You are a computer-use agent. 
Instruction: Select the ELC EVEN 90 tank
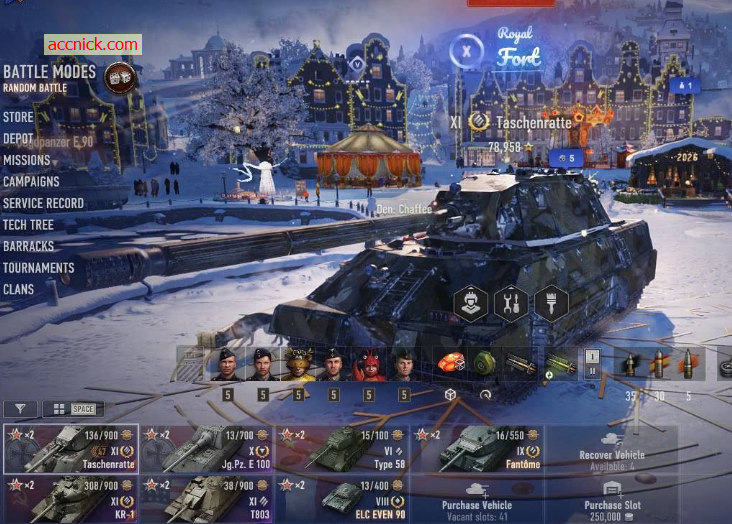342,499
